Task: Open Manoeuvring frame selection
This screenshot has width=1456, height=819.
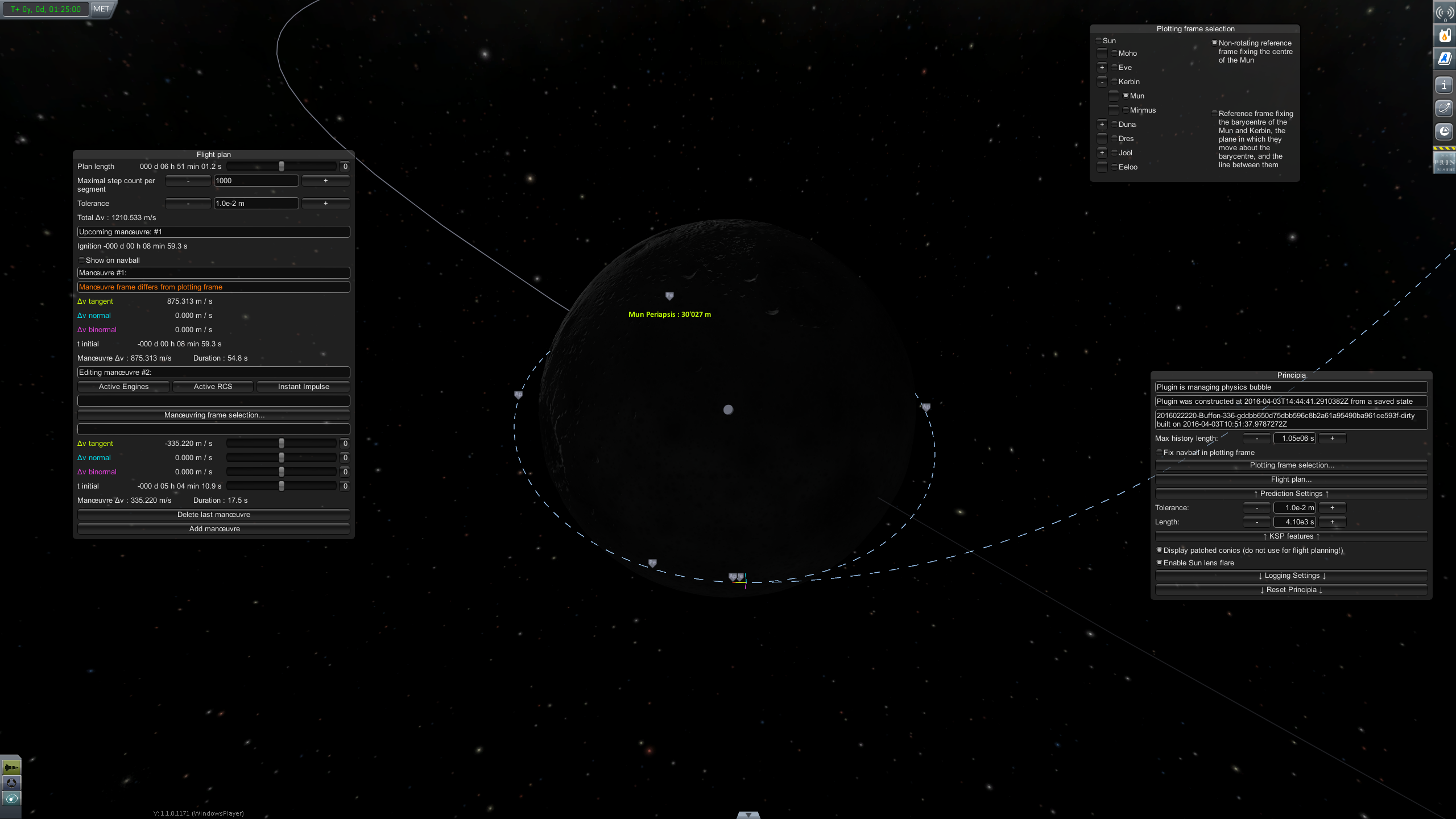Action: [214, 415]
